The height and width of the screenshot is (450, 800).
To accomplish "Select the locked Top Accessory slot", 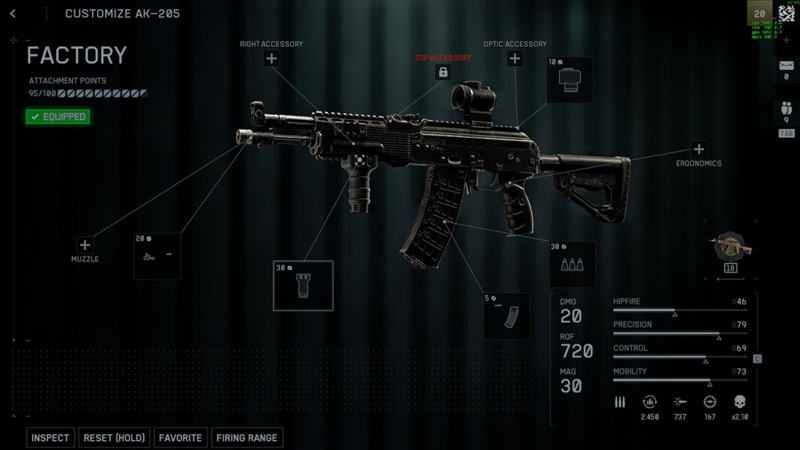I will click(443, 73).
